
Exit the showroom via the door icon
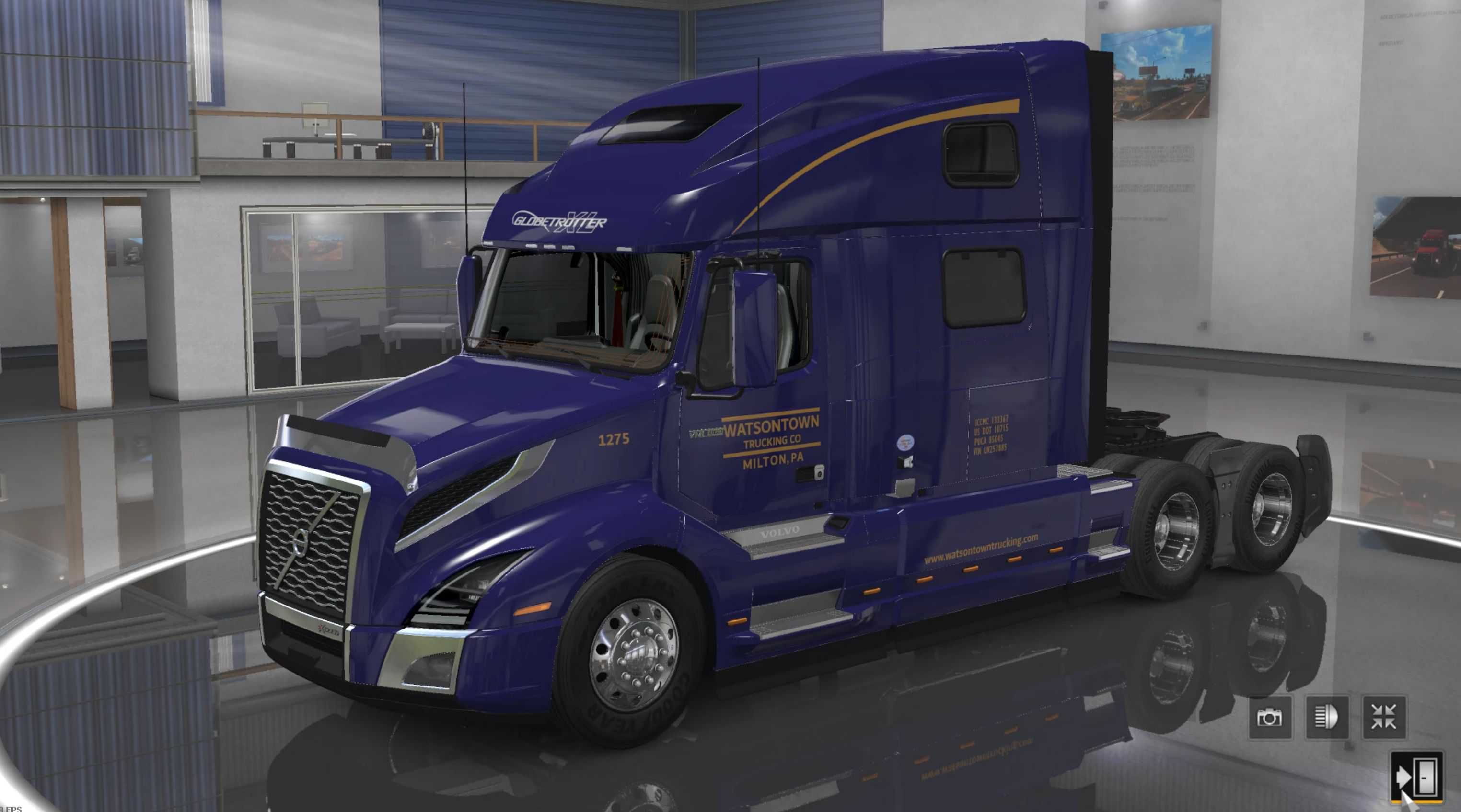pos(1417,777)
